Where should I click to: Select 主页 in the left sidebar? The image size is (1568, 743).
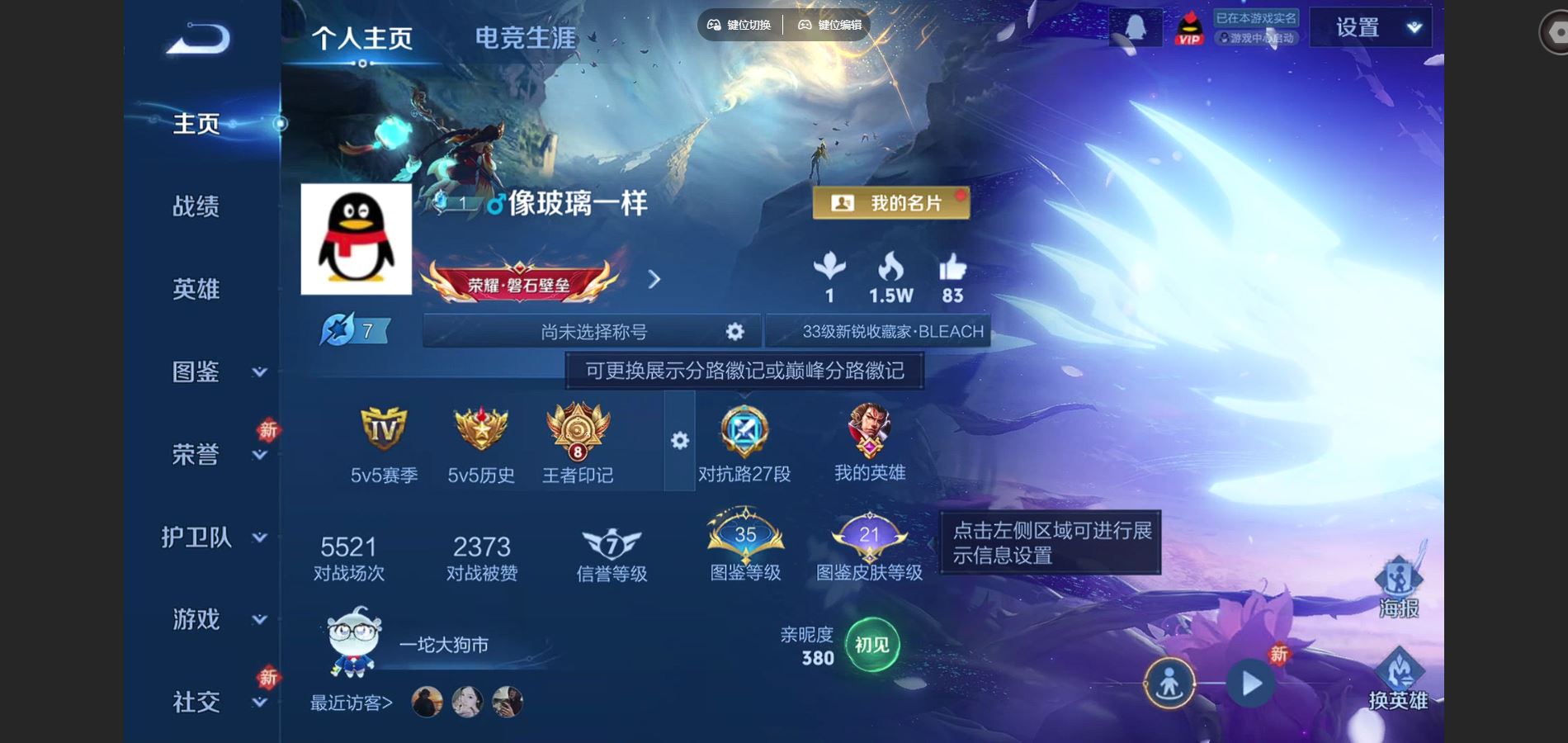(196, 122)
